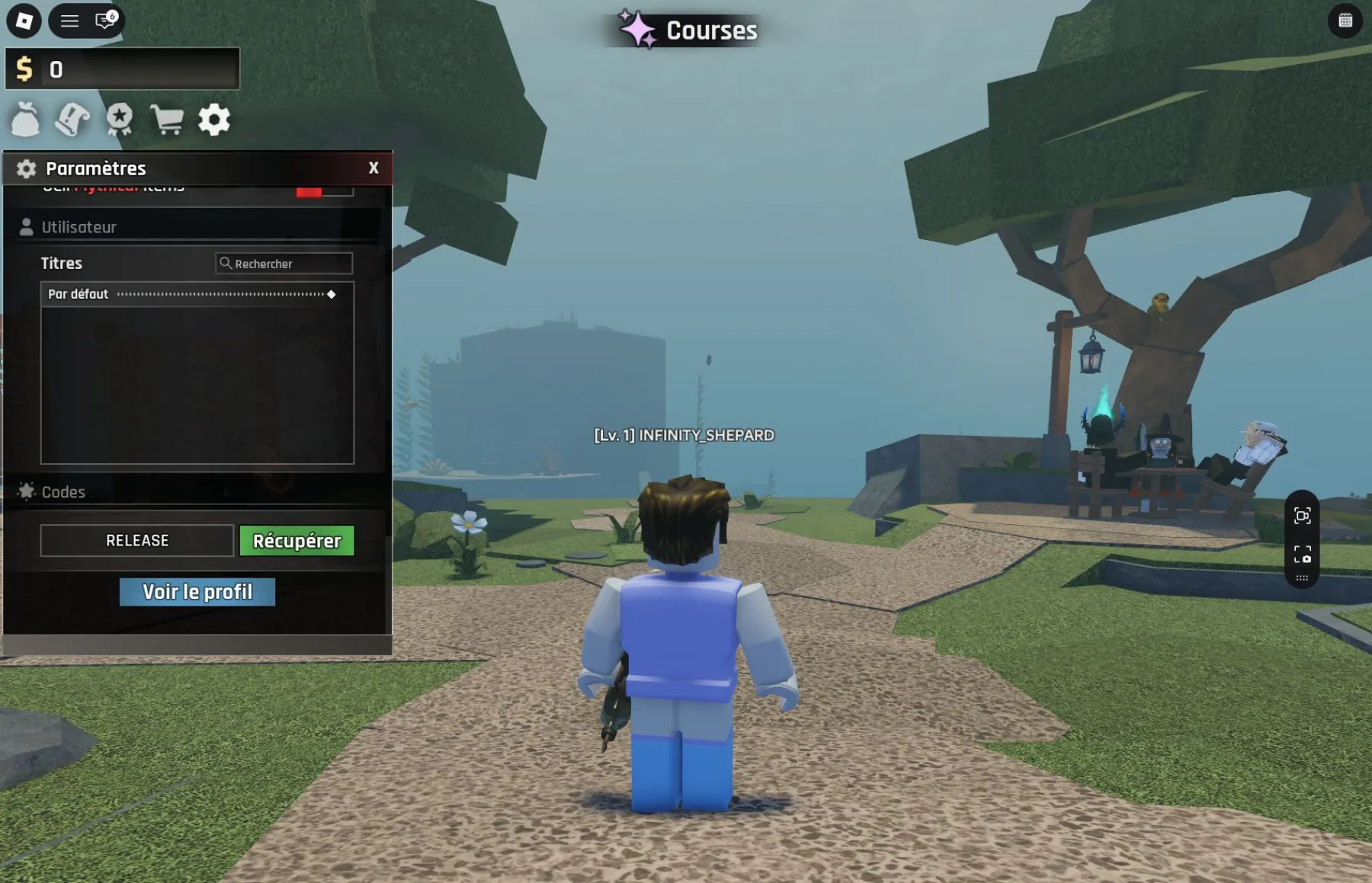Screen dimensions: 1372x883
Task: Click the Récupérer button
Action: (297, 541)
